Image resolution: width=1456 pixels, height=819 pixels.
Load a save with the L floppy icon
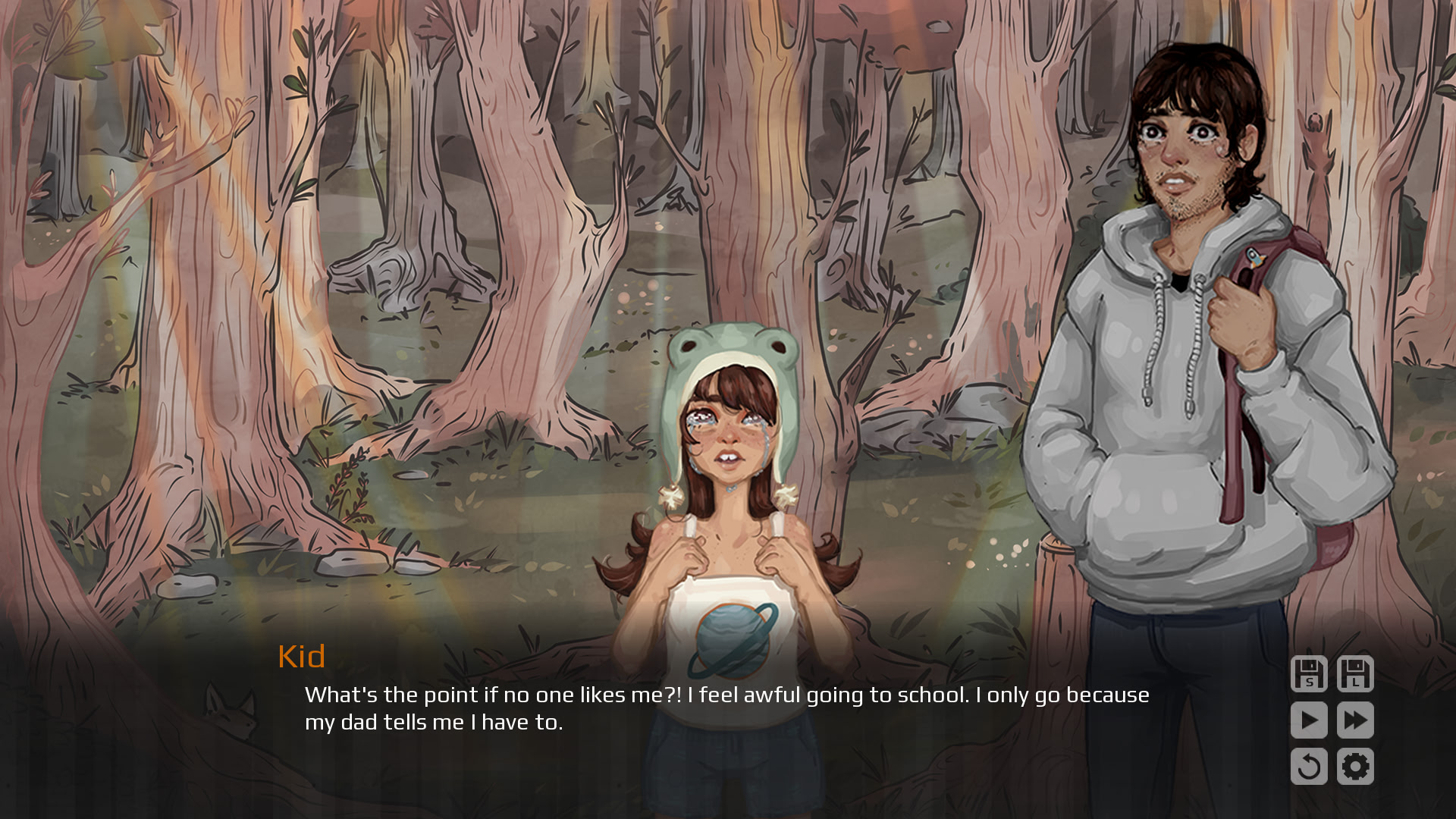[1355, 674]
